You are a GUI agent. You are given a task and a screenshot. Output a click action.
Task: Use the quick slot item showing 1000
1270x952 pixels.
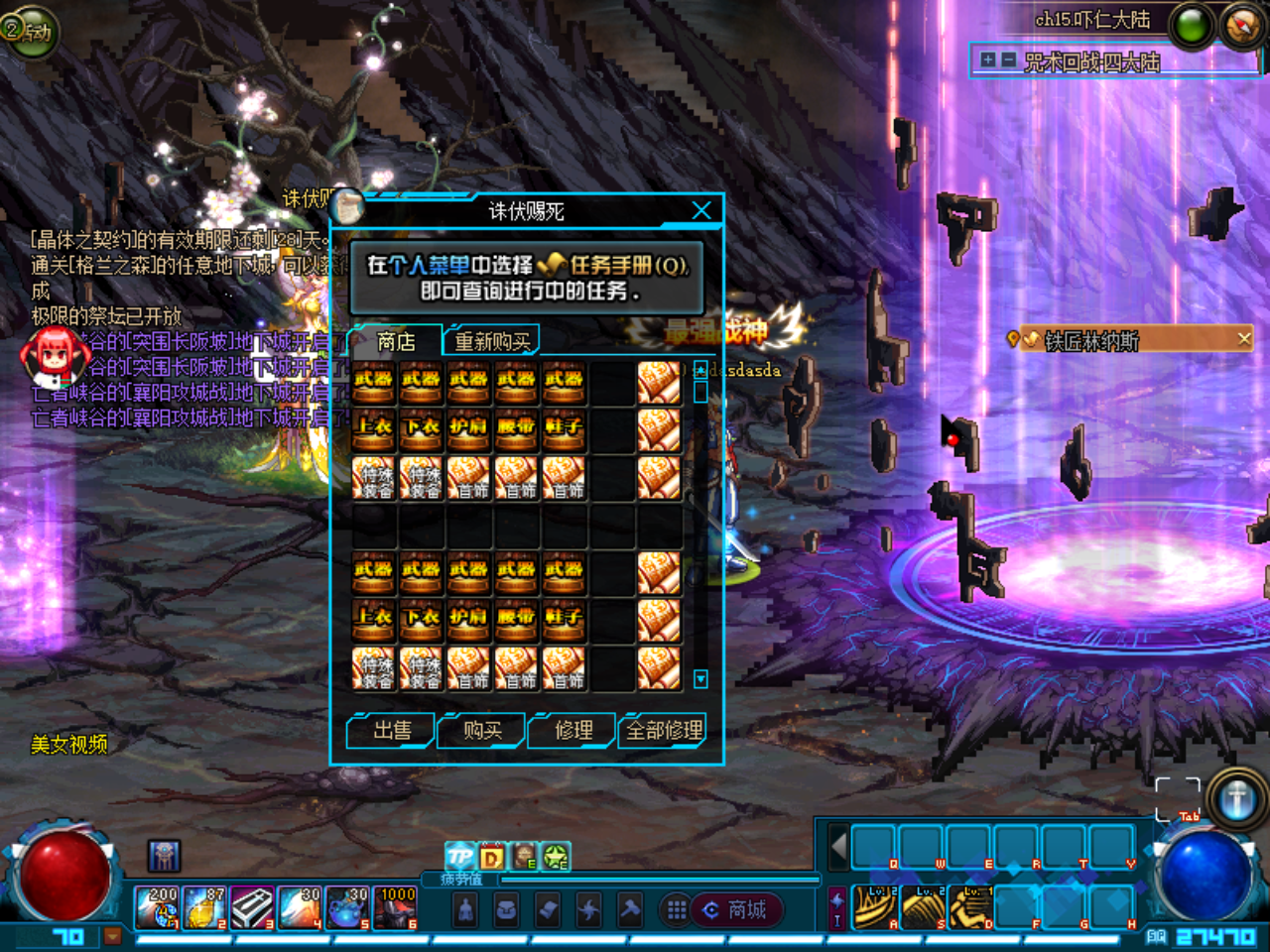click(397, 907)
